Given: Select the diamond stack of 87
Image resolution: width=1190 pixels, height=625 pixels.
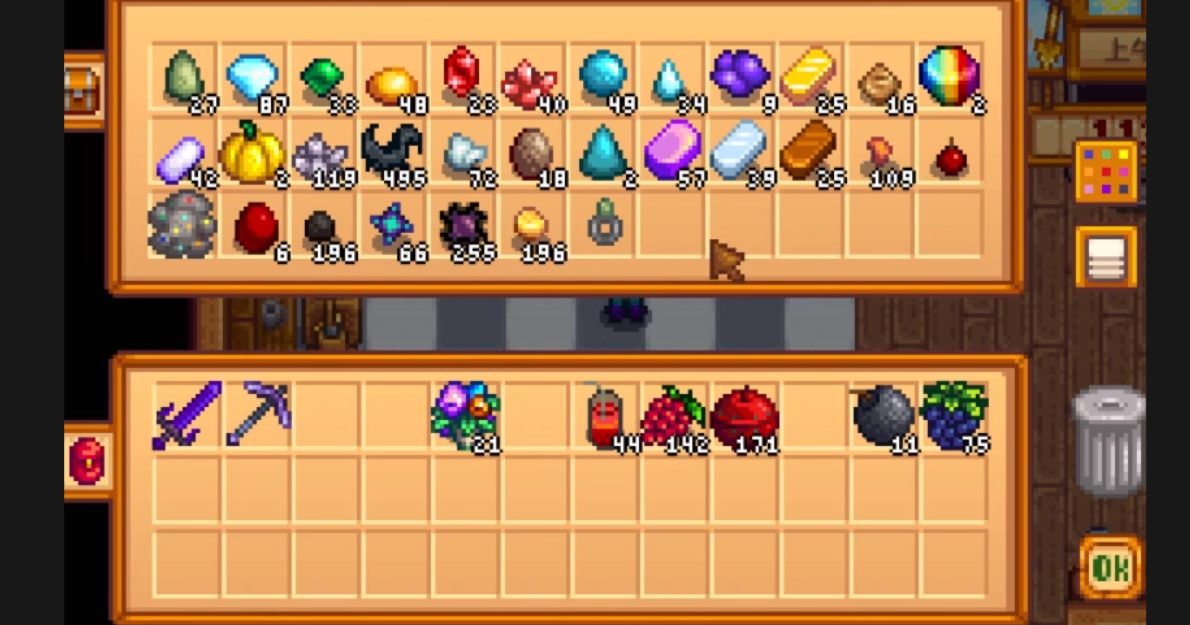Looking at the screenshot, I should click(x=252, y=78).
